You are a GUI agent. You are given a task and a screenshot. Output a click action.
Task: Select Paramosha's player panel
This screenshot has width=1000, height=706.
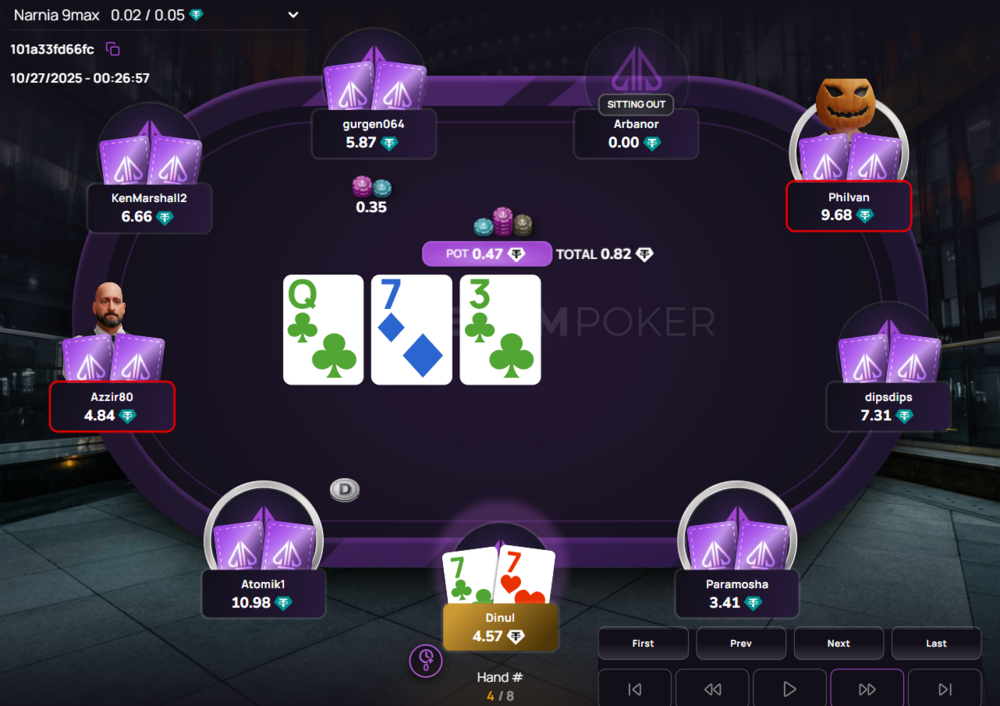[x=737, y=594]
